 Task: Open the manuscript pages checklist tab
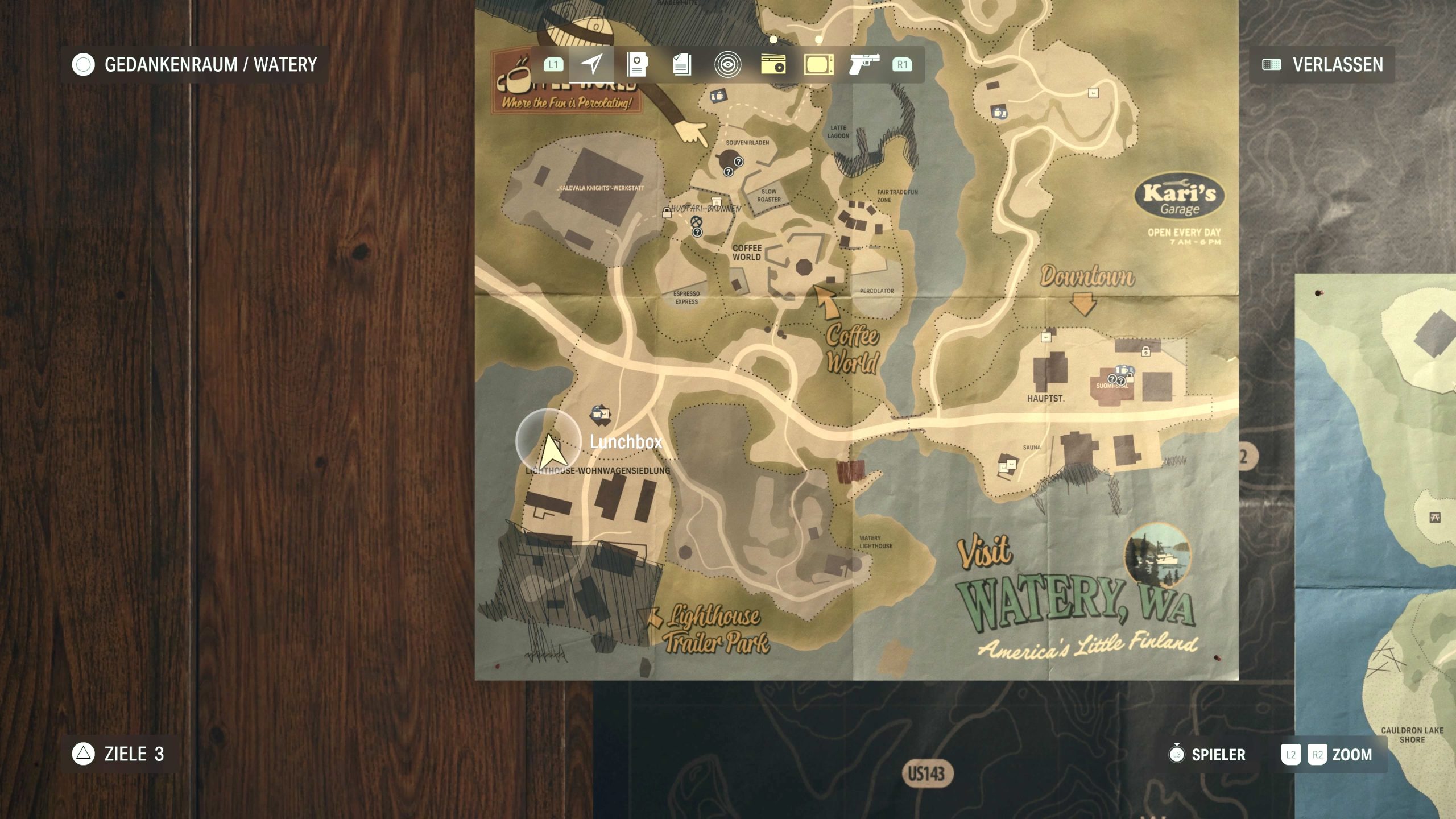(x=682, y=64)
